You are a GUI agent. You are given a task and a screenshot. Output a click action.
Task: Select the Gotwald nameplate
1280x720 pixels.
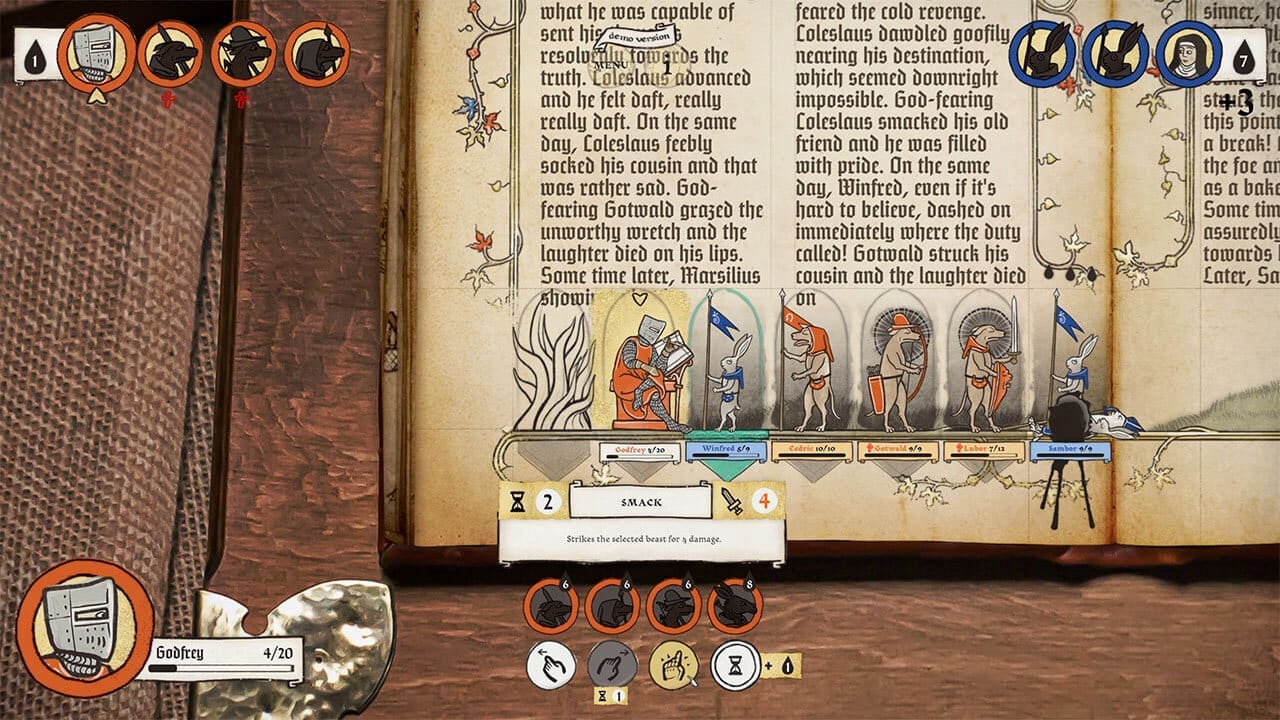[x=897, y=451]
